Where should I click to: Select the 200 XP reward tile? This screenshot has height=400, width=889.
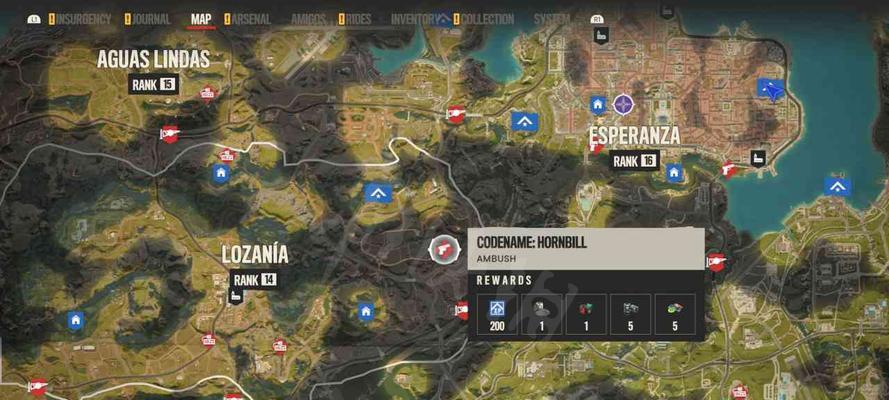495,313
